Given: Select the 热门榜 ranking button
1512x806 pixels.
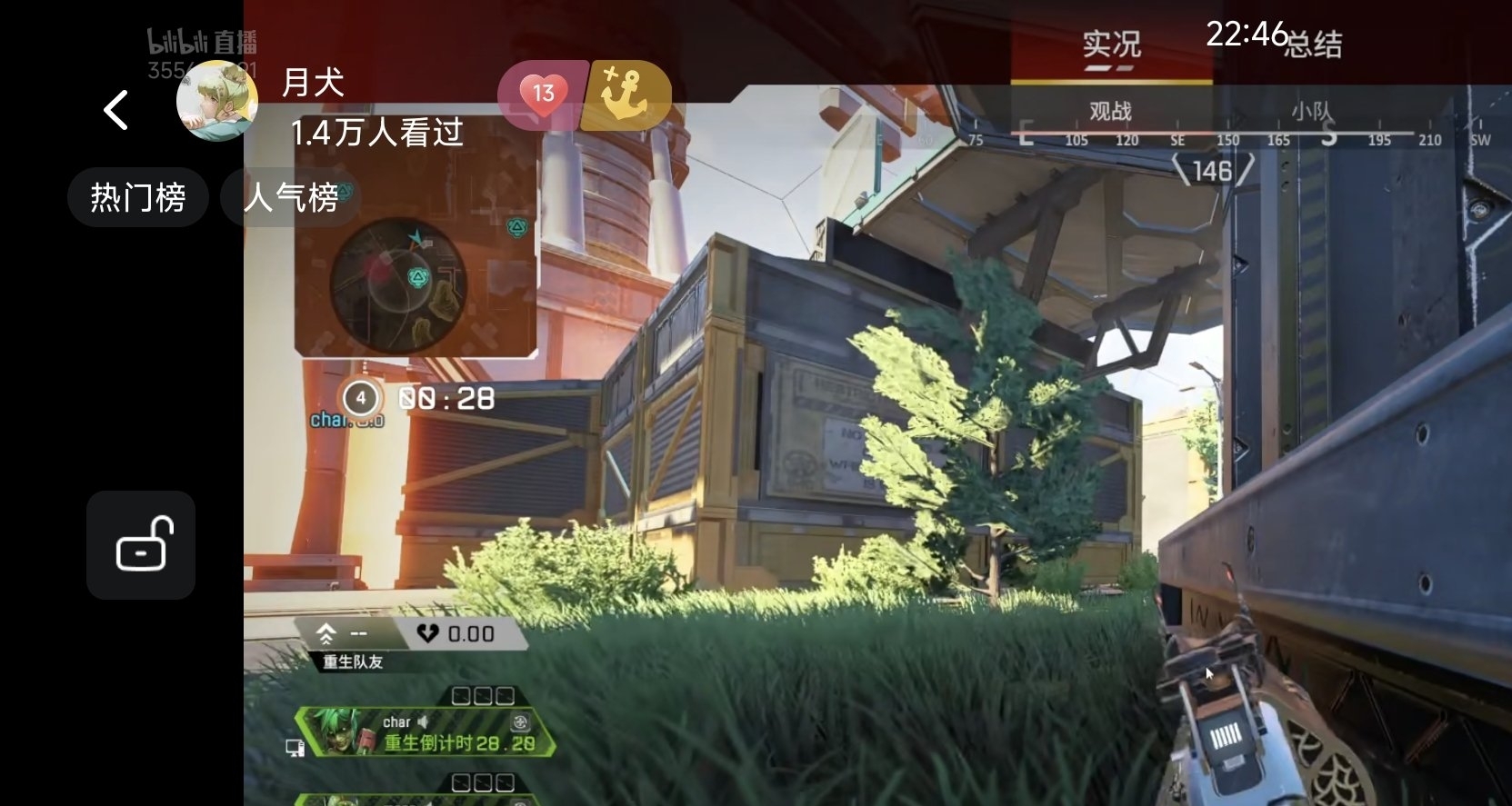Looking at the screenshot, I should 138,196.
